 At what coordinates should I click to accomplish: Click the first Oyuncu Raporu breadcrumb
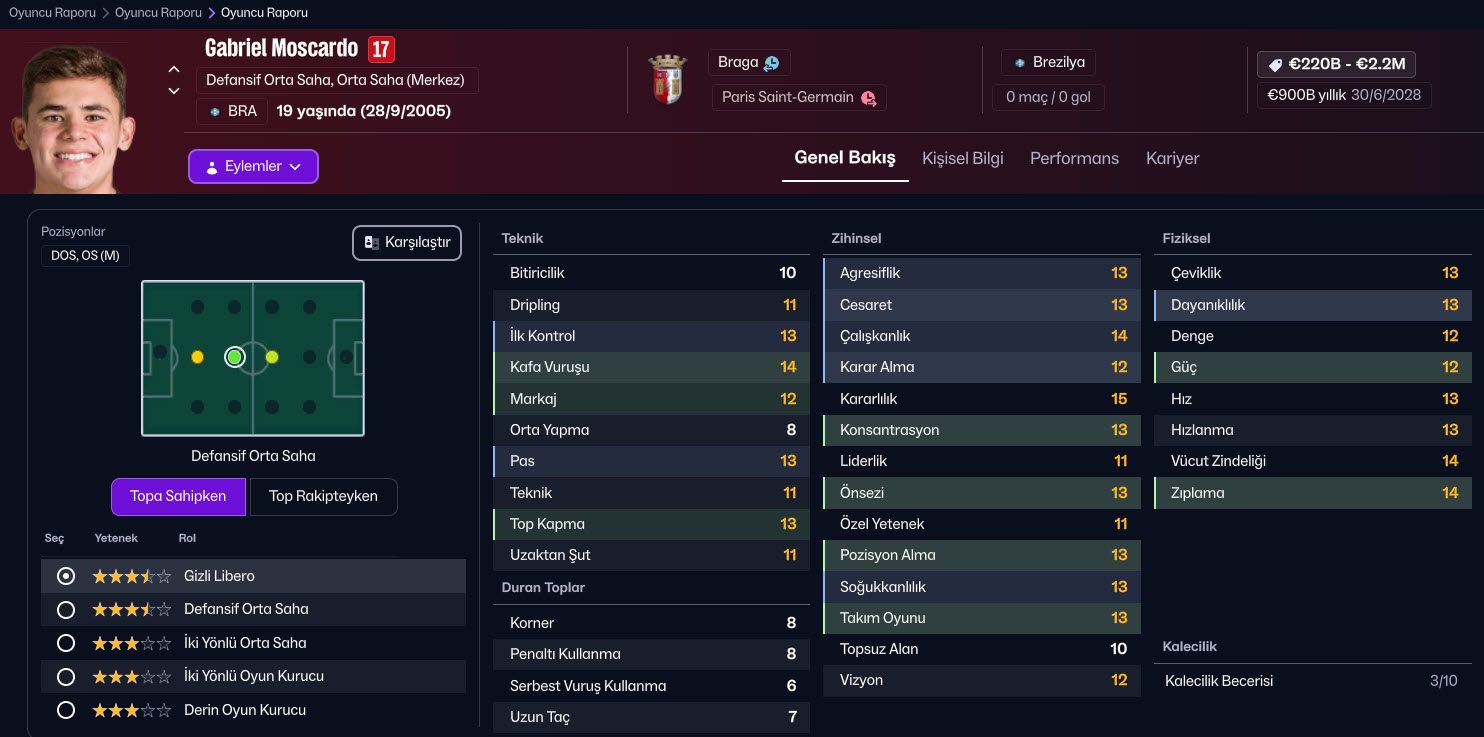(x=52, y=13)
